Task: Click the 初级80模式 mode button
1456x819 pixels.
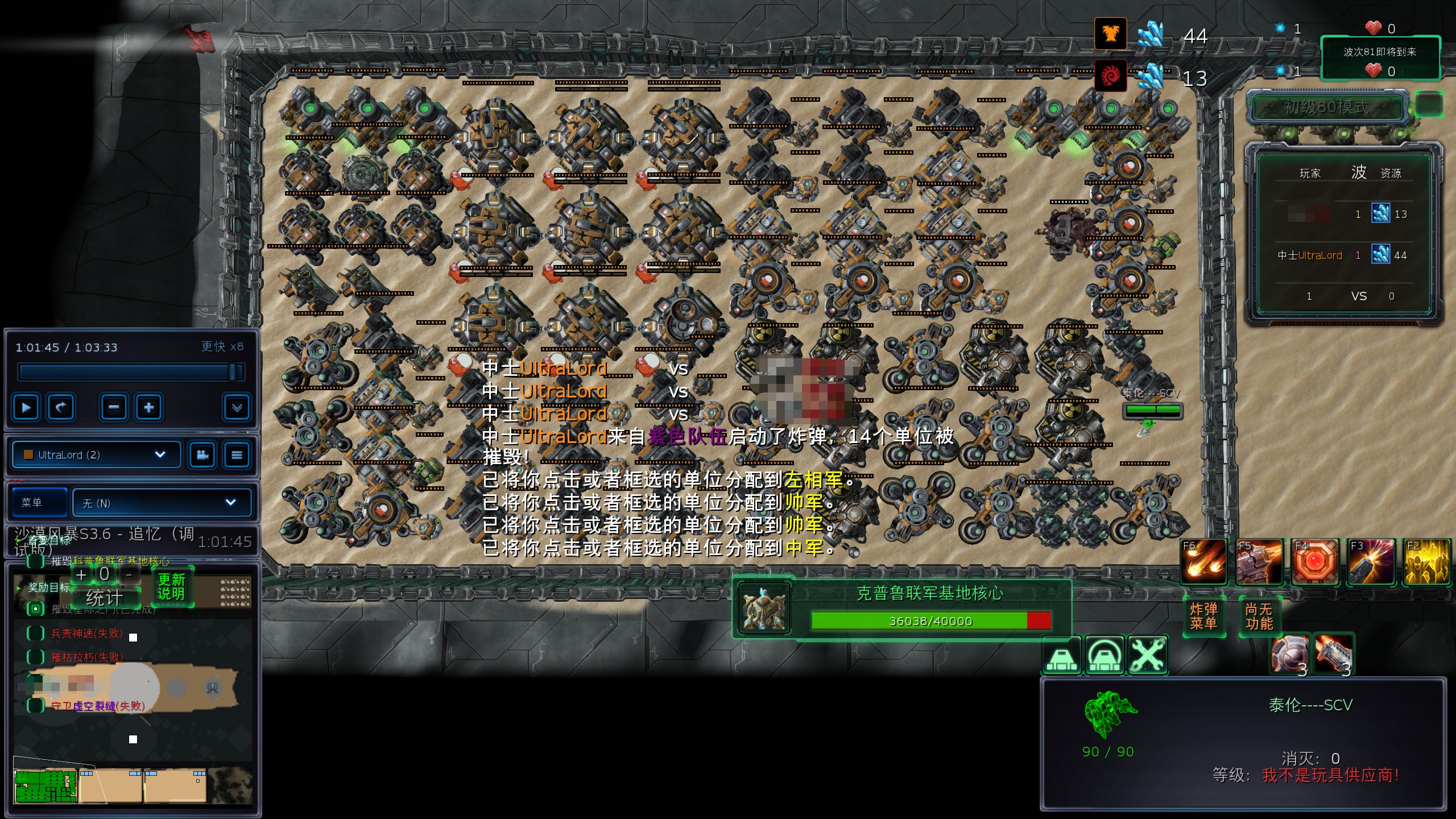Action: (x=1326, y=107)
